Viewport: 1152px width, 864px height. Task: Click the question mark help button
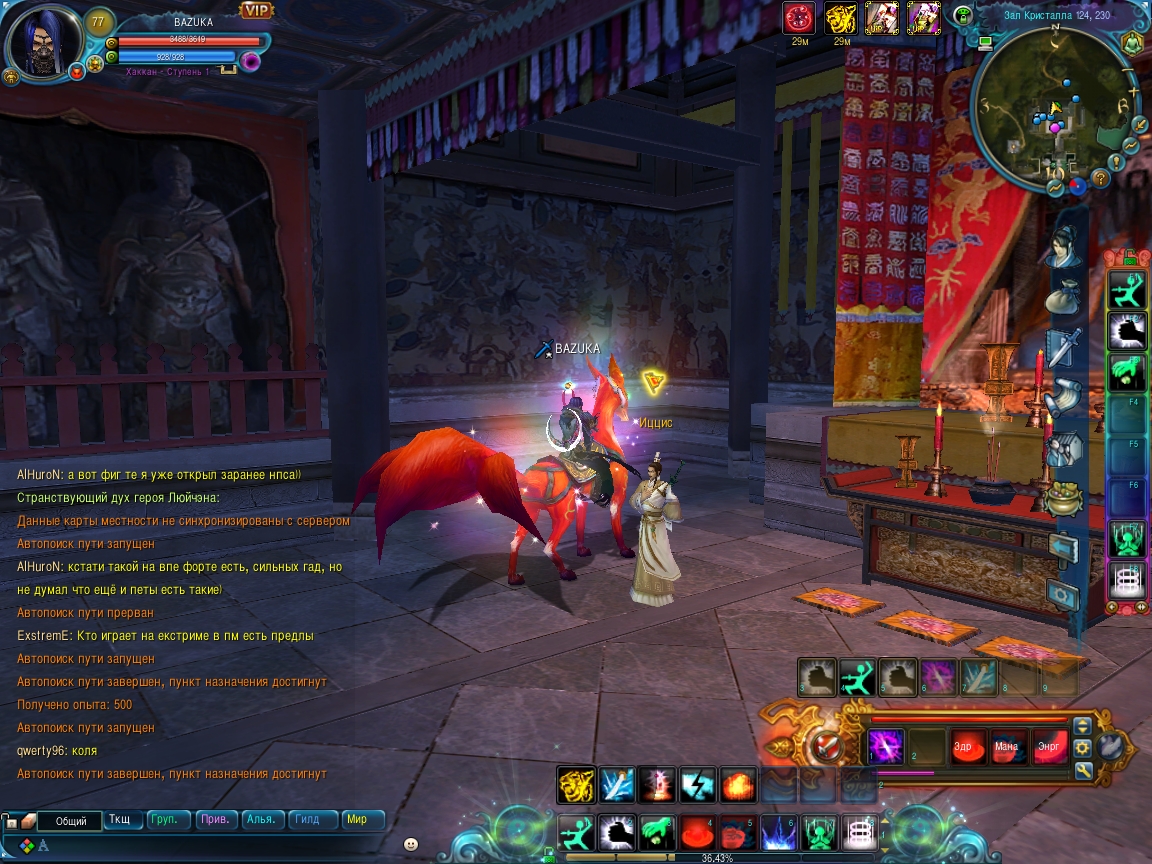1101,178
